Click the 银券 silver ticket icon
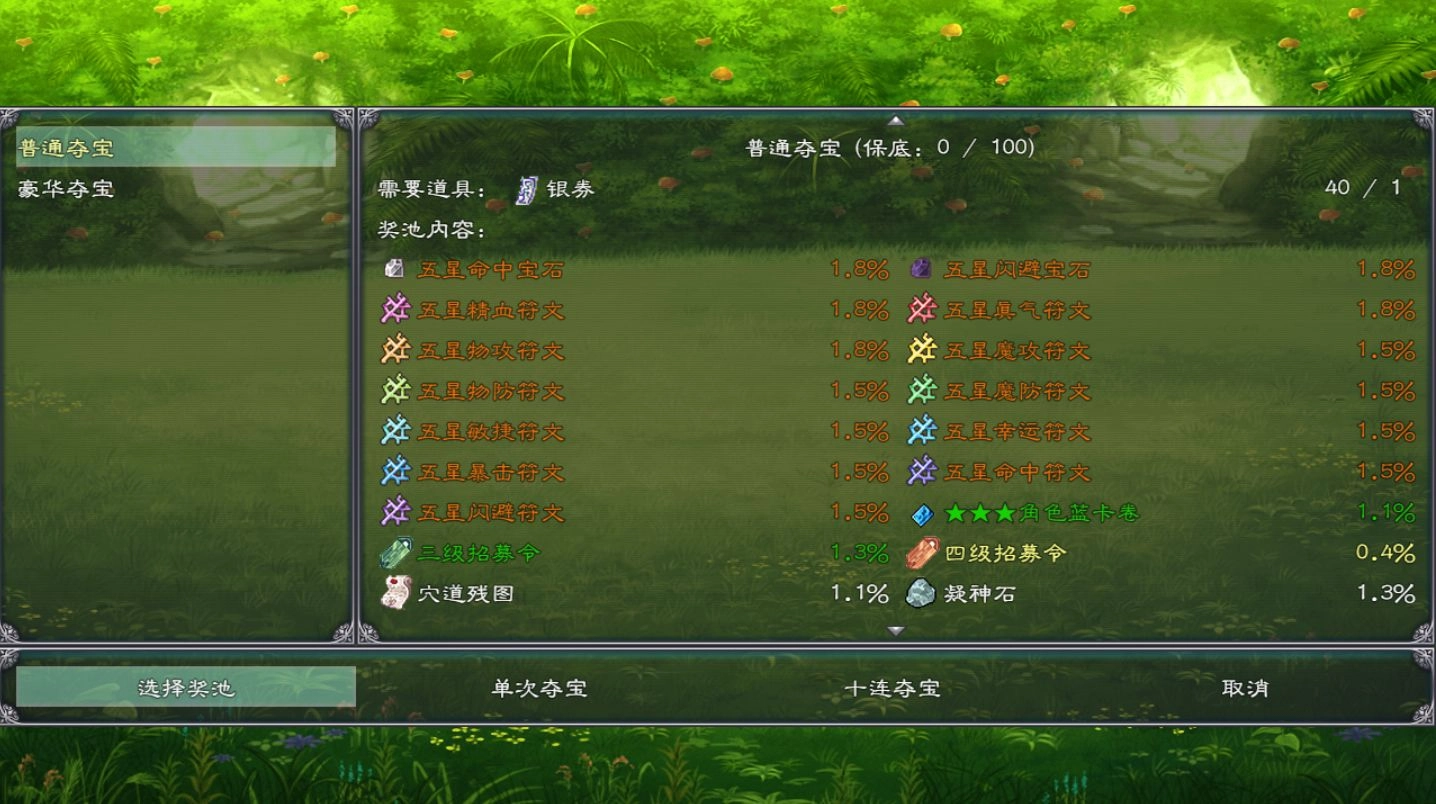1436x804 pixels. pyautogui.click(x=525, y=187)
